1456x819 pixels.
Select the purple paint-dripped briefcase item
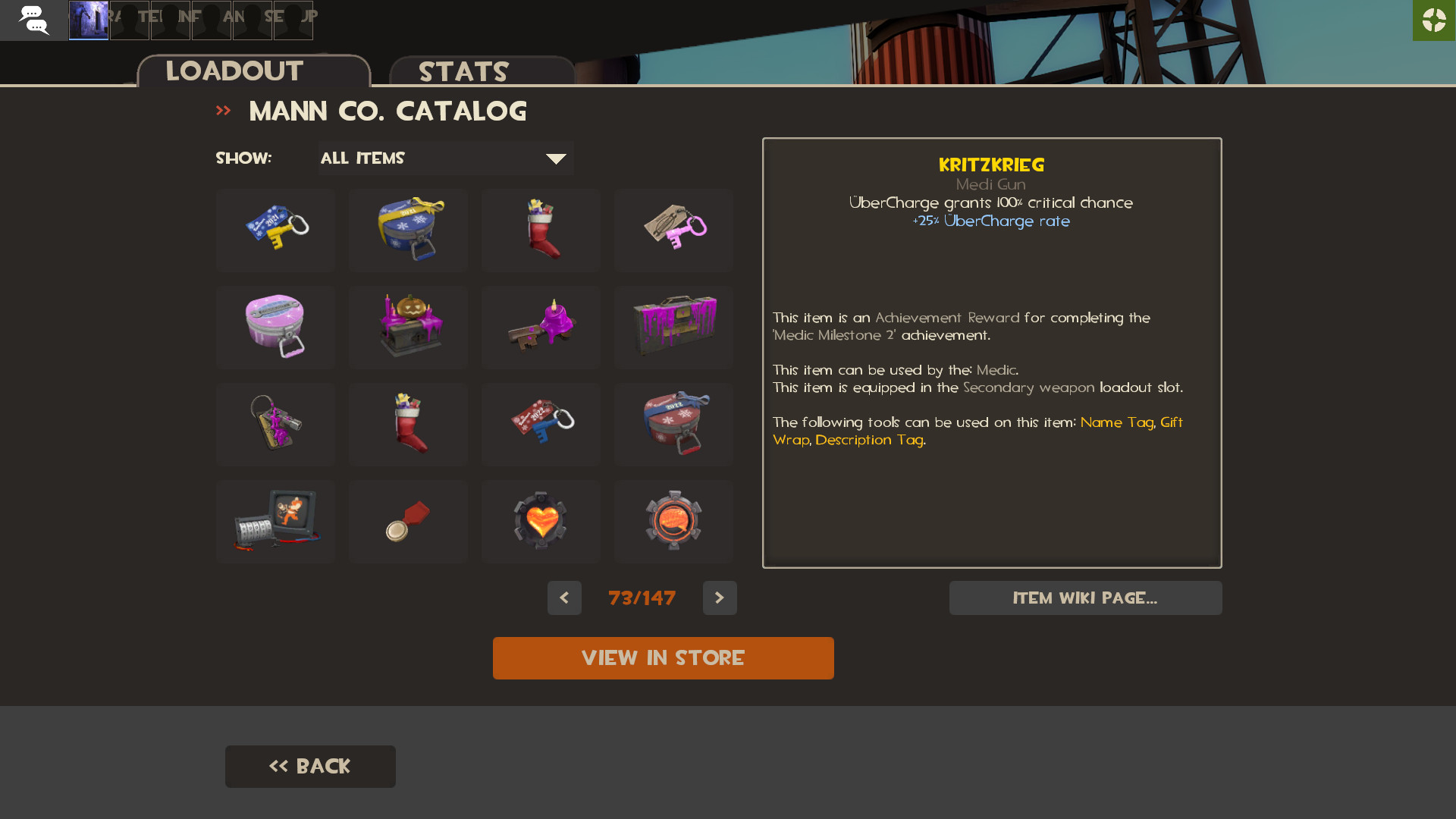click(673, 327)
